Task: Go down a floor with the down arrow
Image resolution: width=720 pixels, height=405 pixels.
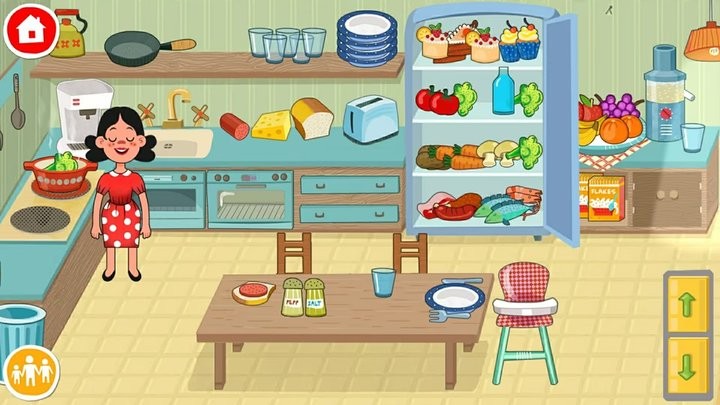Action: (687, 361)
